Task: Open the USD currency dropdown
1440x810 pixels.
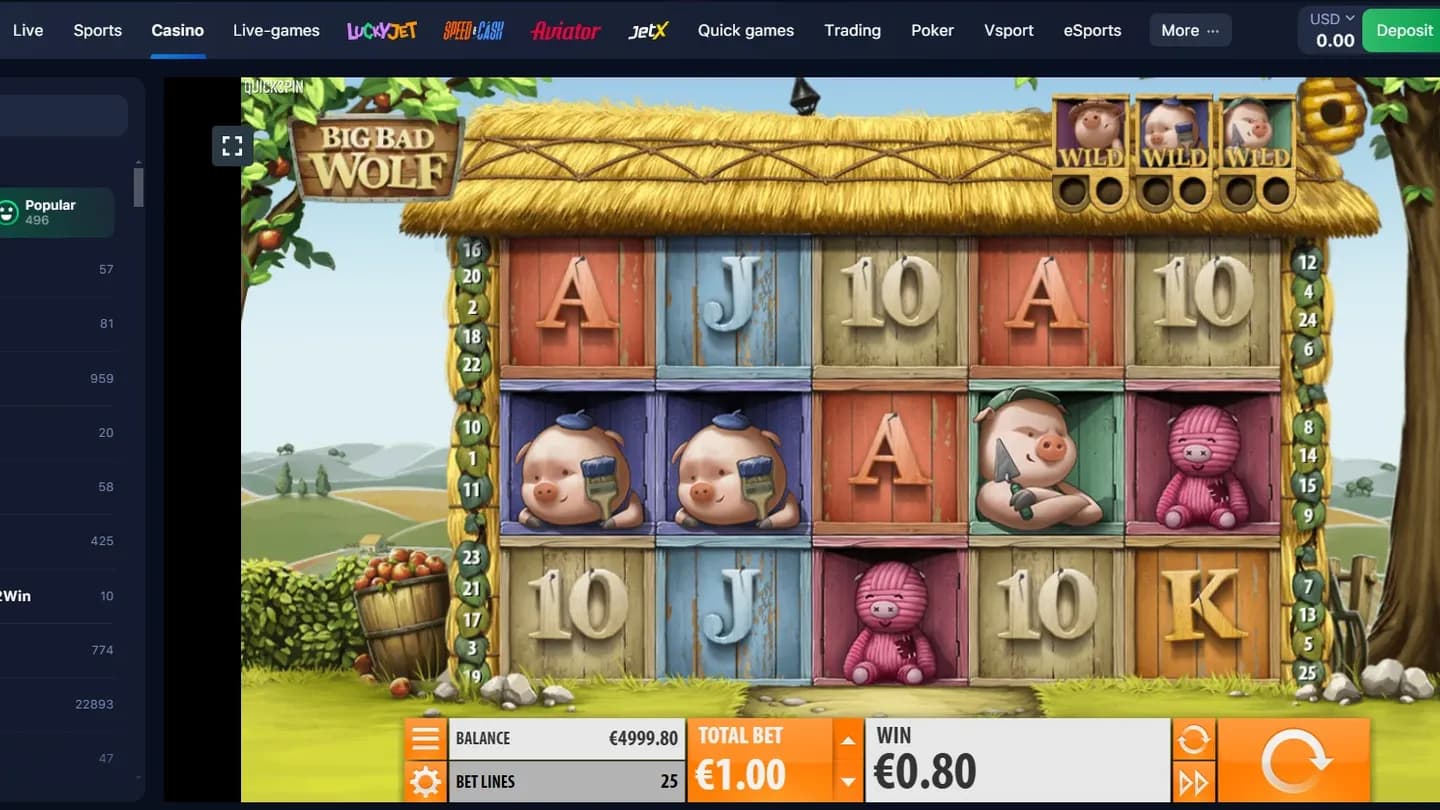Action: coord(1328,17)
